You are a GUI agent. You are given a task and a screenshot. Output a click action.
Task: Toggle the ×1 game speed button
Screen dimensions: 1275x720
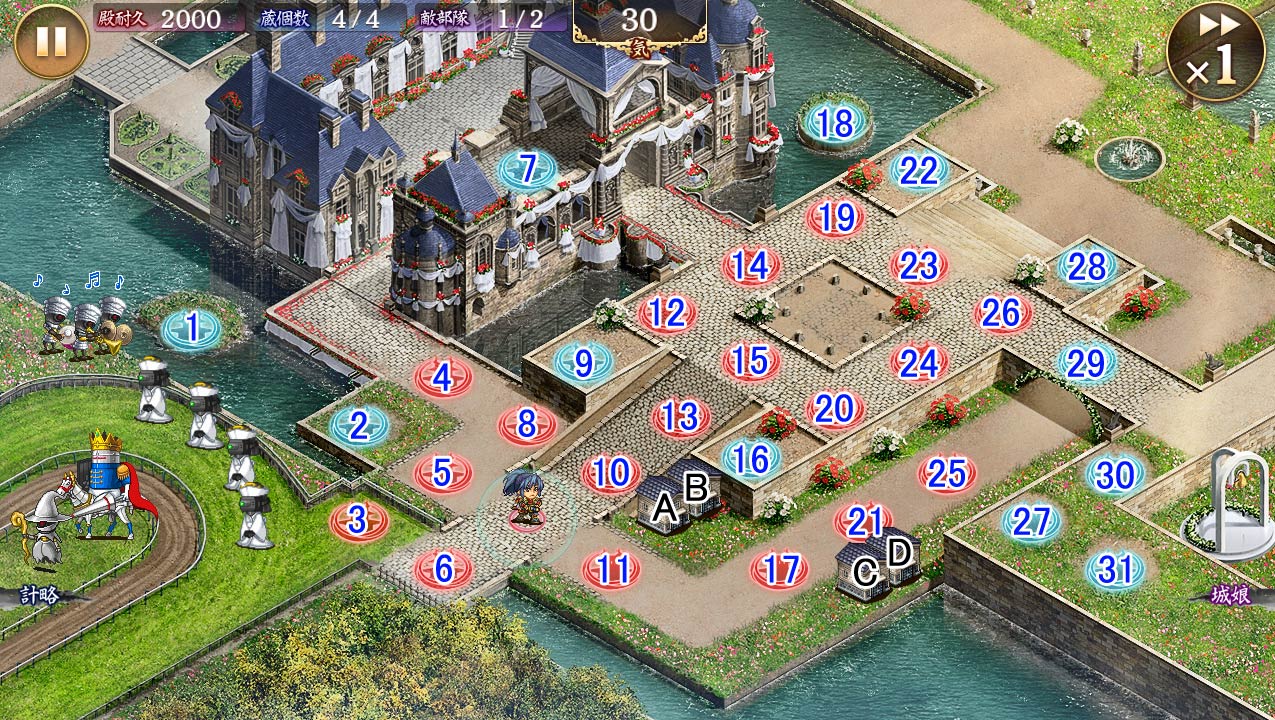1215,52
